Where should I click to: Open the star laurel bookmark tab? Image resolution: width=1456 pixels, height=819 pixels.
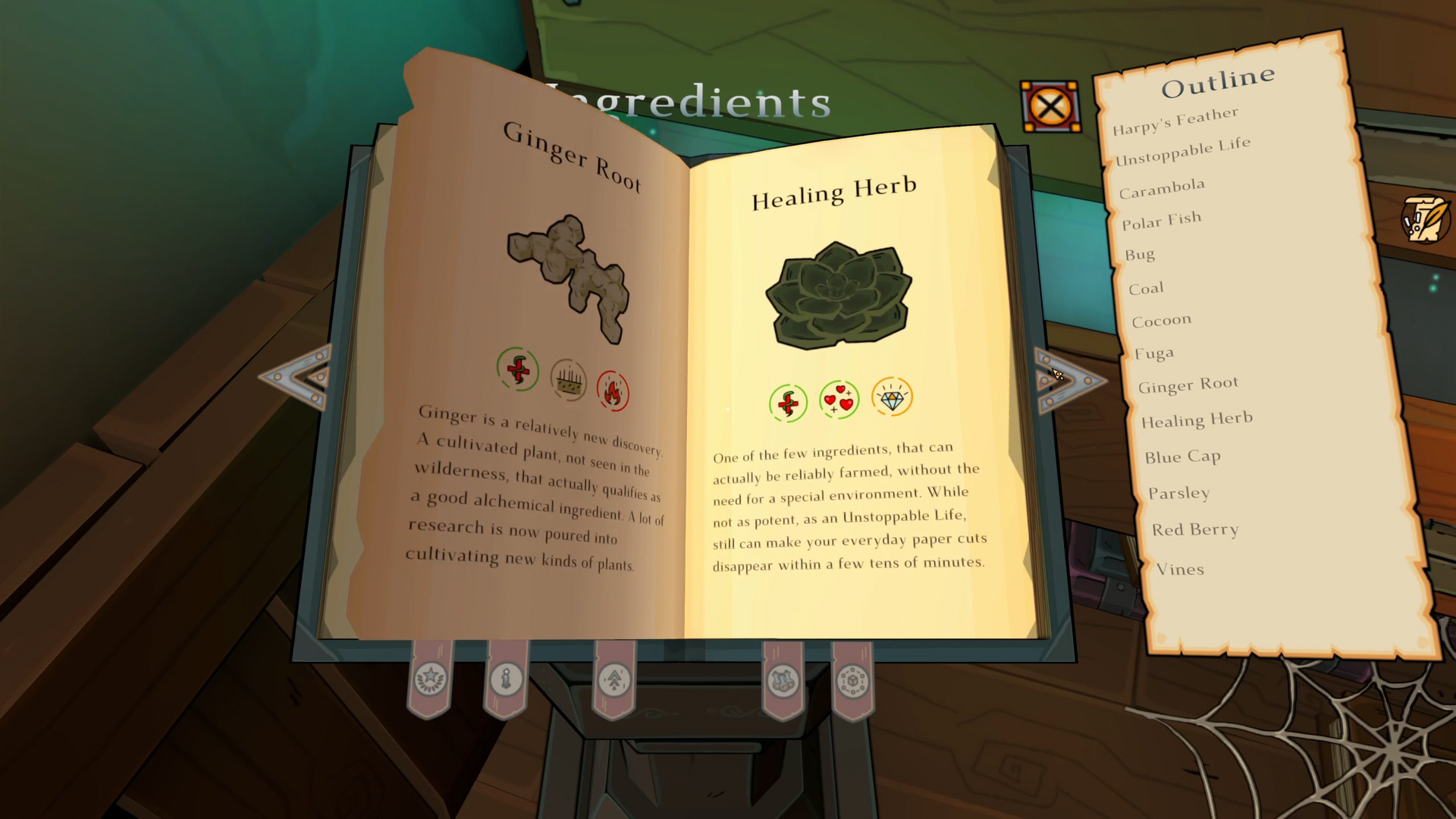[430, 679]
